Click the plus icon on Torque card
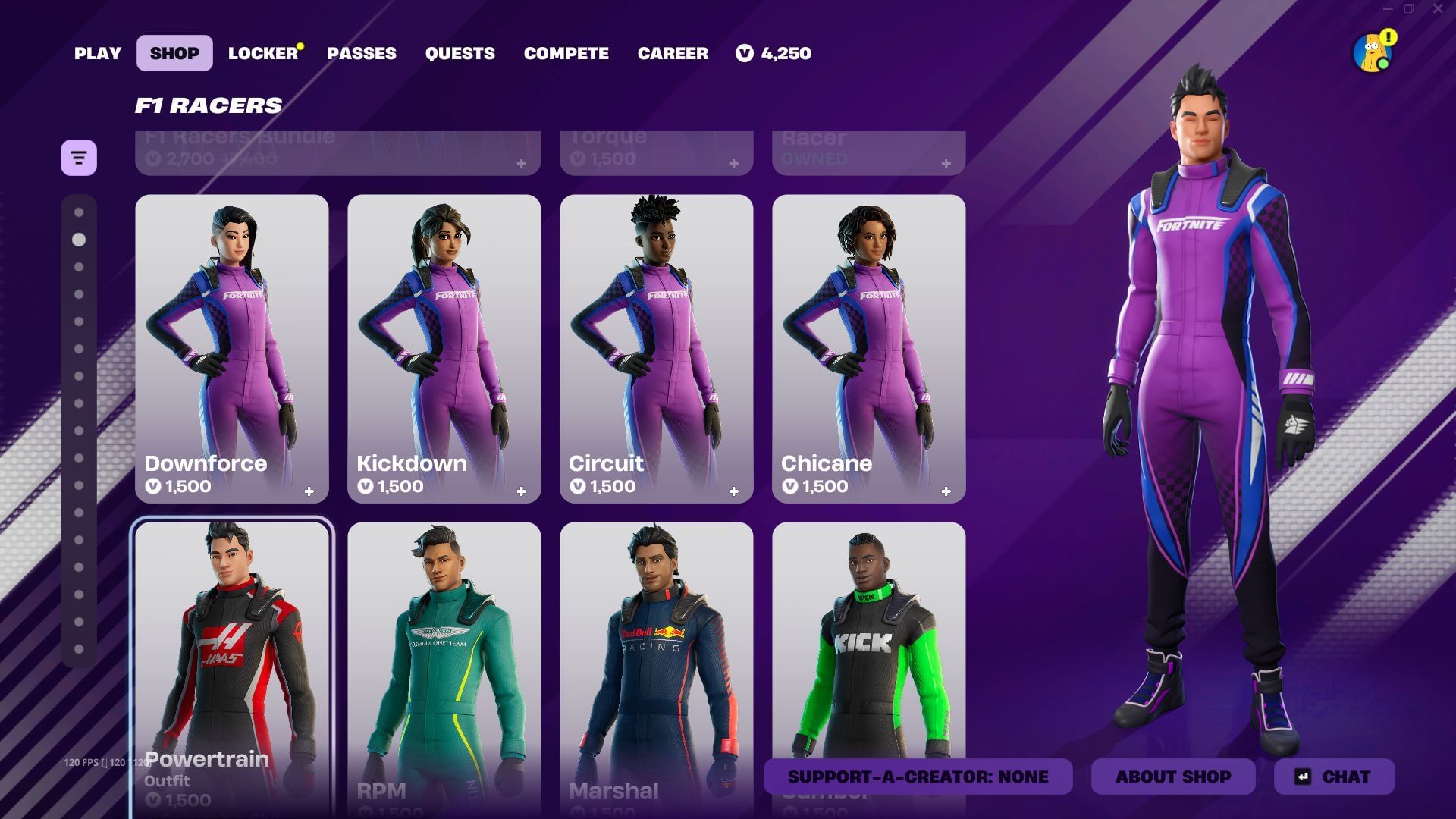This screenshot has width=1456, height=819. click(733, 162)
